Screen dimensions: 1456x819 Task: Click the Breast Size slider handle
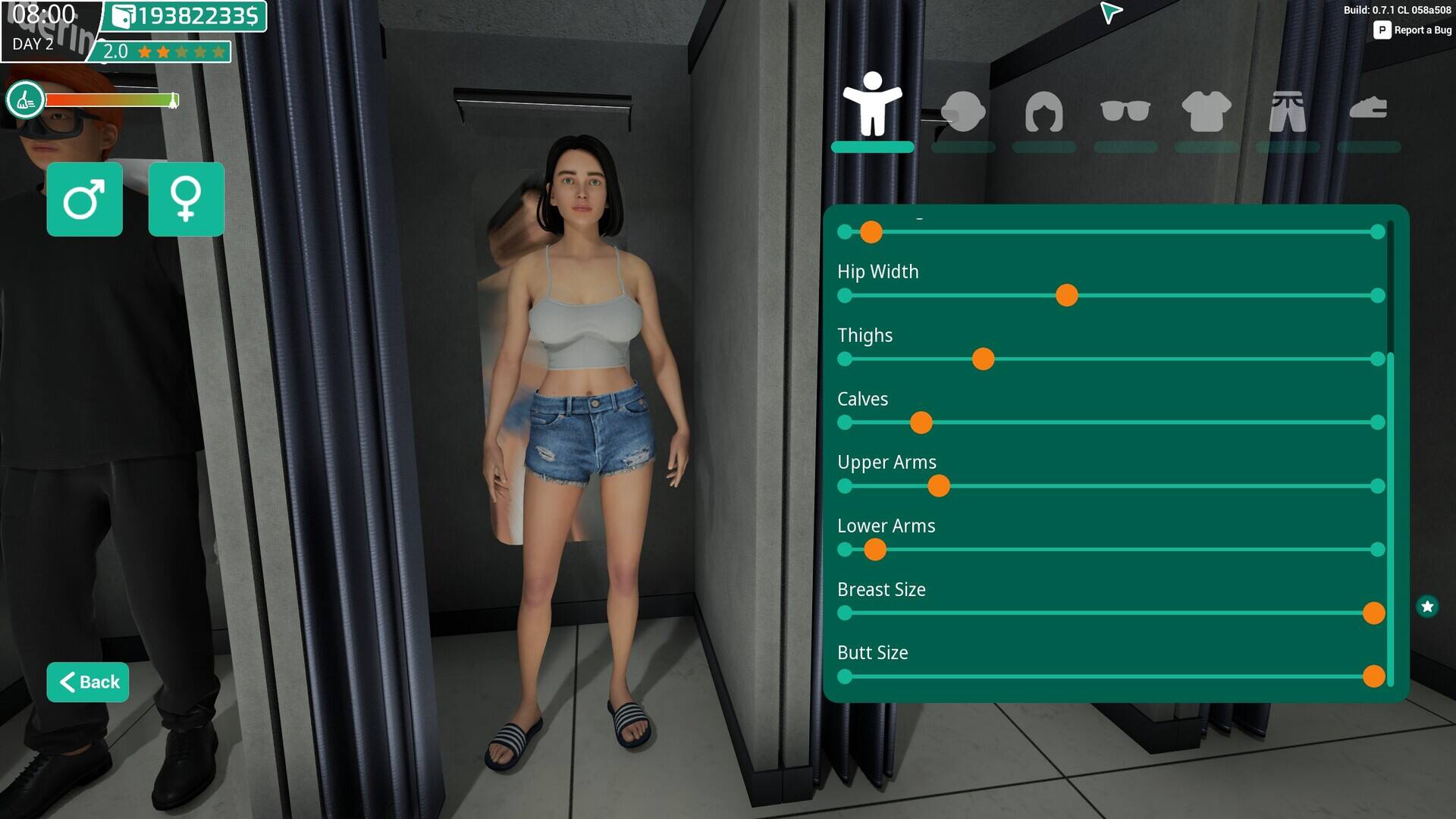[1373, 613]
